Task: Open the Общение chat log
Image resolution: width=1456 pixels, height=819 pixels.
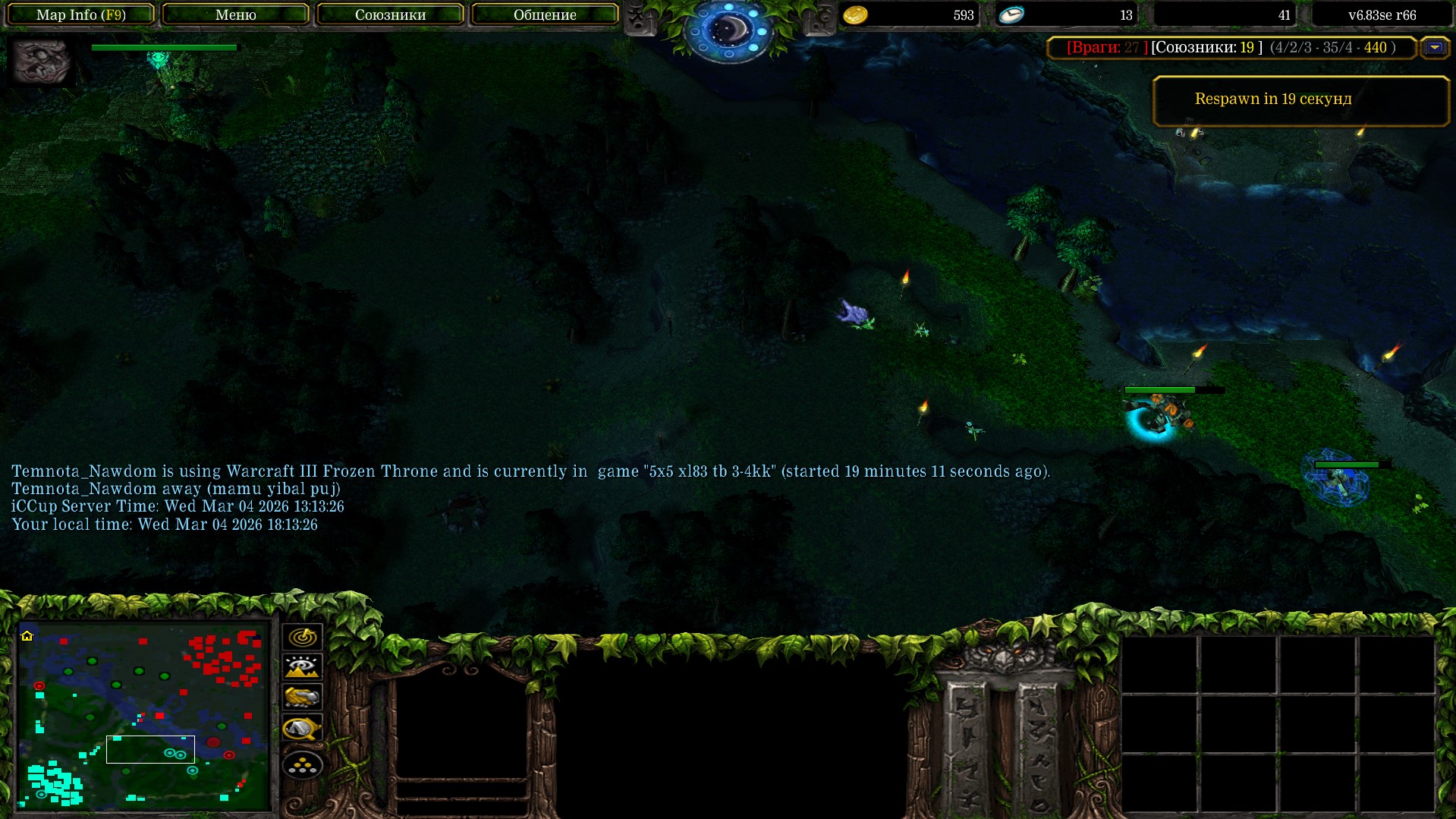Action: [545, 14]
